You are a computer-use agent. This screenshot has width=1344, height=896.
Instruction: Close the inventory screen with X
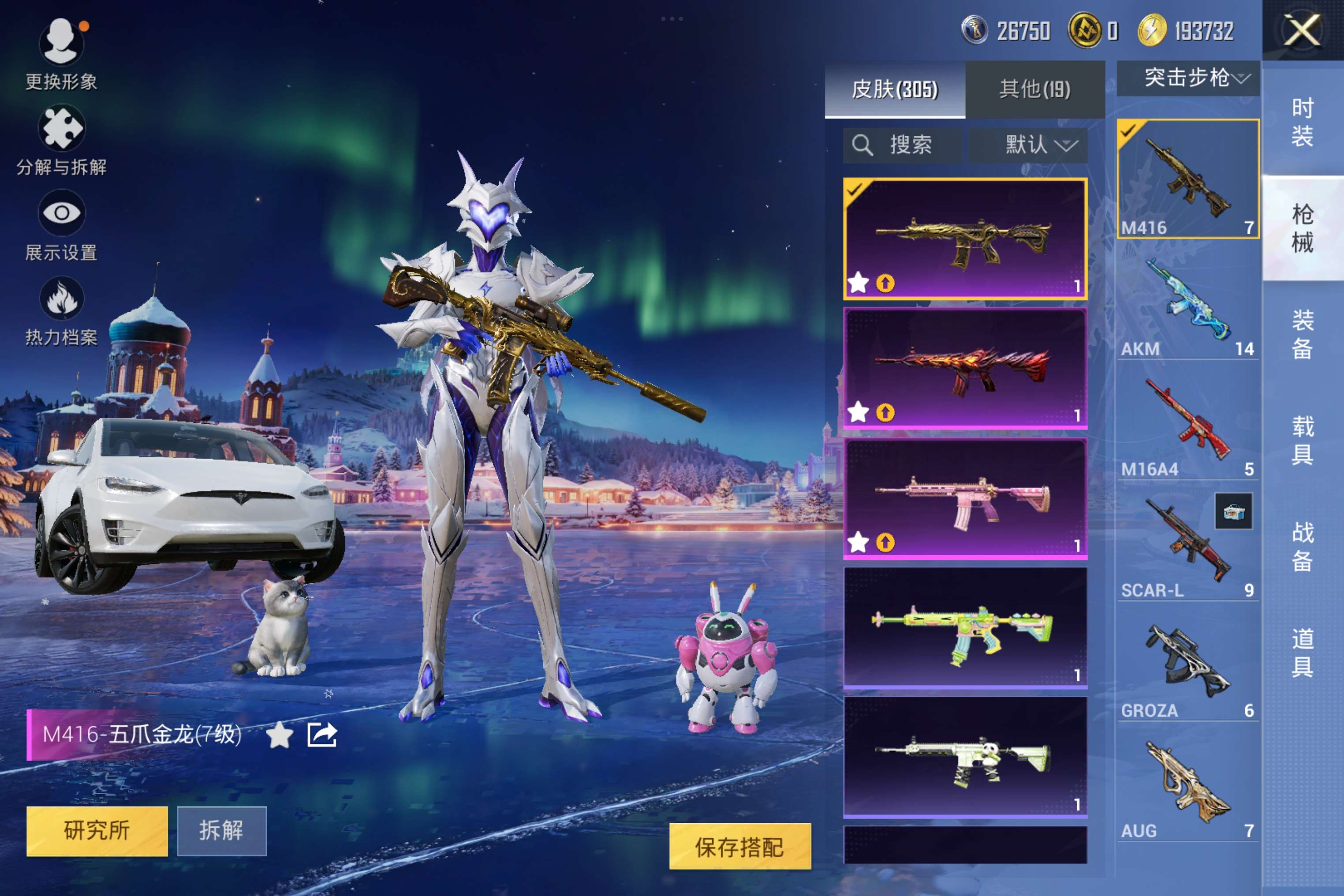point(1302,30)
